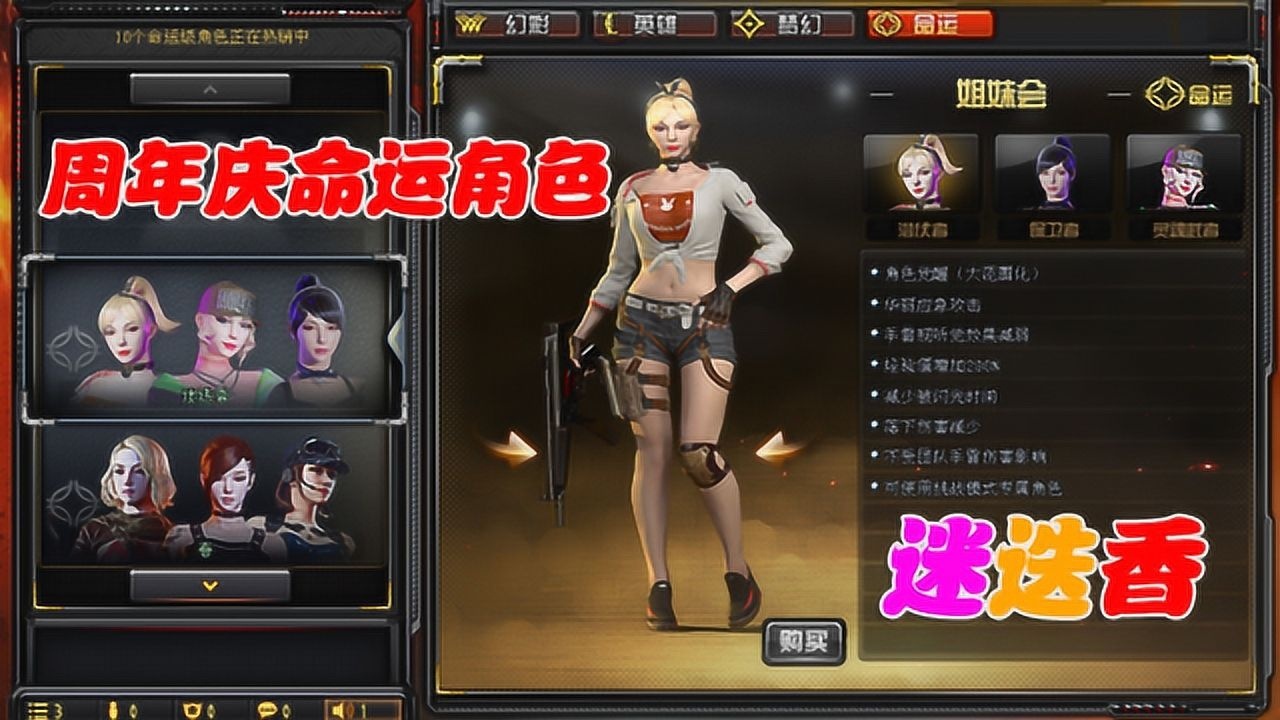This screenshot has width=1280, height=720.
Task: Open the chat bubble icon in bottom bar
Action: coord(269,707)
